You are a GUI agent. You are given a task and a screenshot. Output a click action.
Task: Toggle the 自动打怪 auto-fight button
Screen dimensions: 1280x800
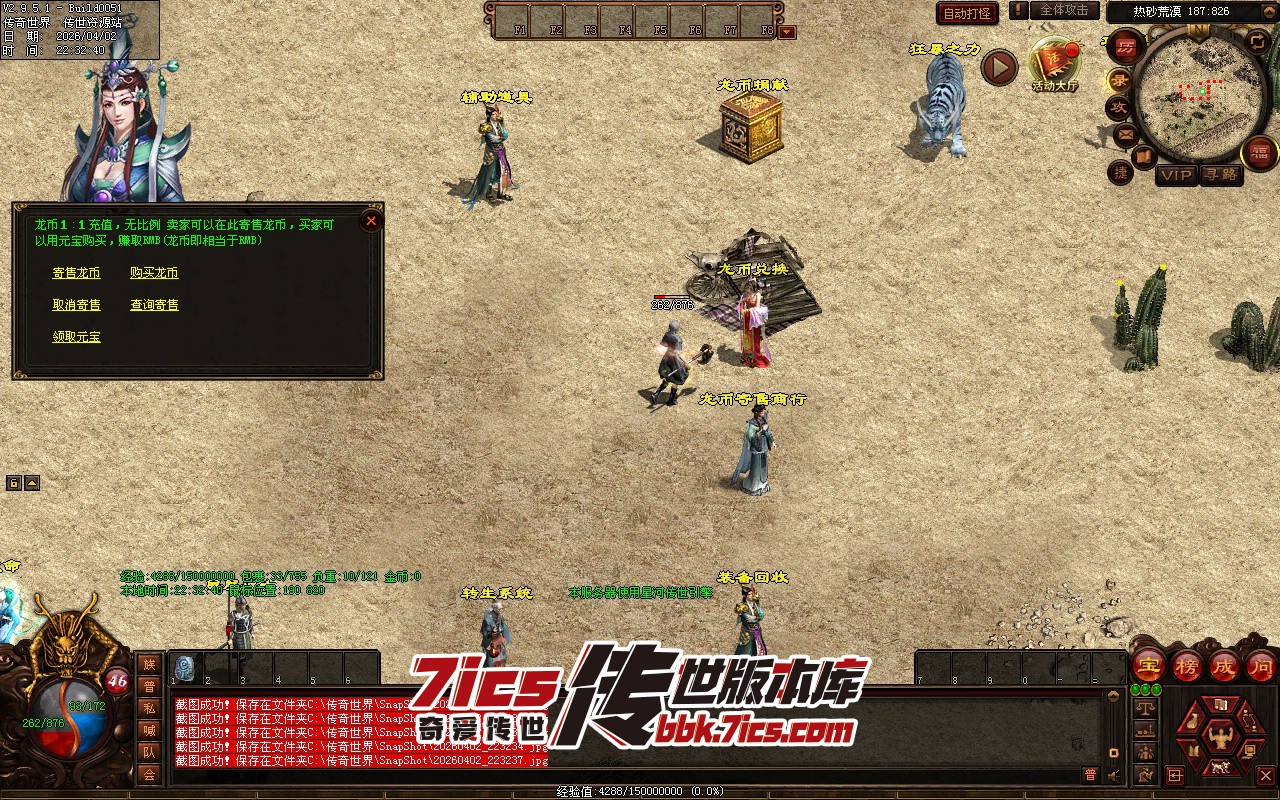[x=967, y=13]
